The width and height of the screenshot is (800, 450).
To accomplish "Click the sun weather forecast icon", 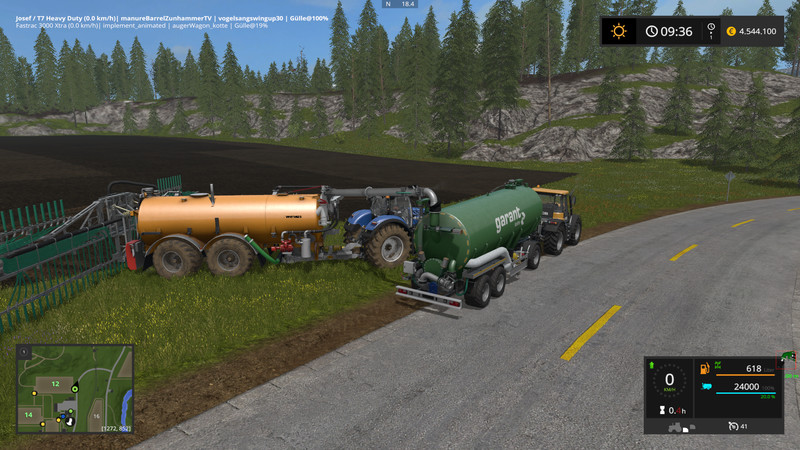I will (619, 31).
